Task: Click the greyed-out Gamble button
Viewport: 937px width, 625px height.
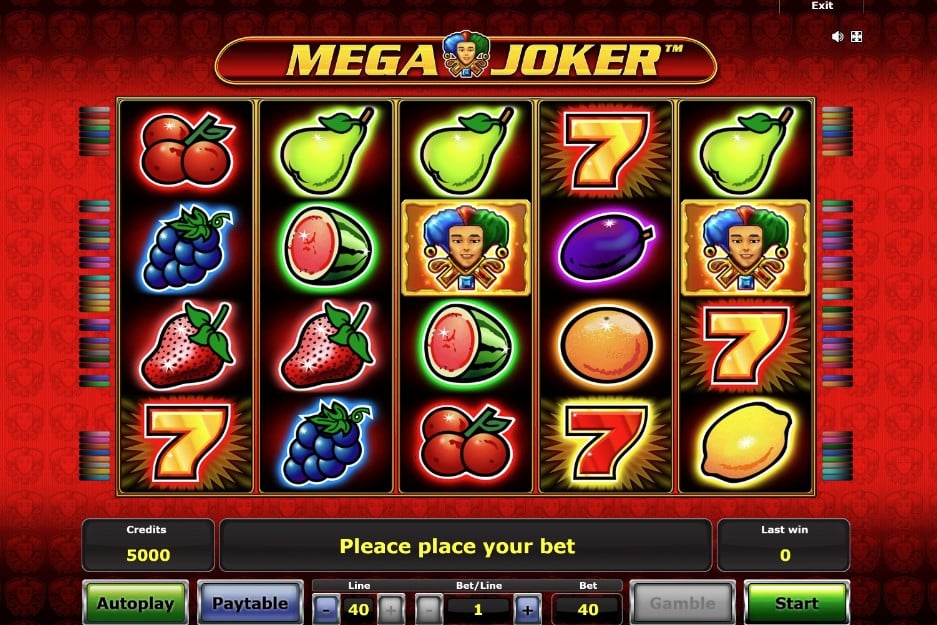Action: click(683, 603)
